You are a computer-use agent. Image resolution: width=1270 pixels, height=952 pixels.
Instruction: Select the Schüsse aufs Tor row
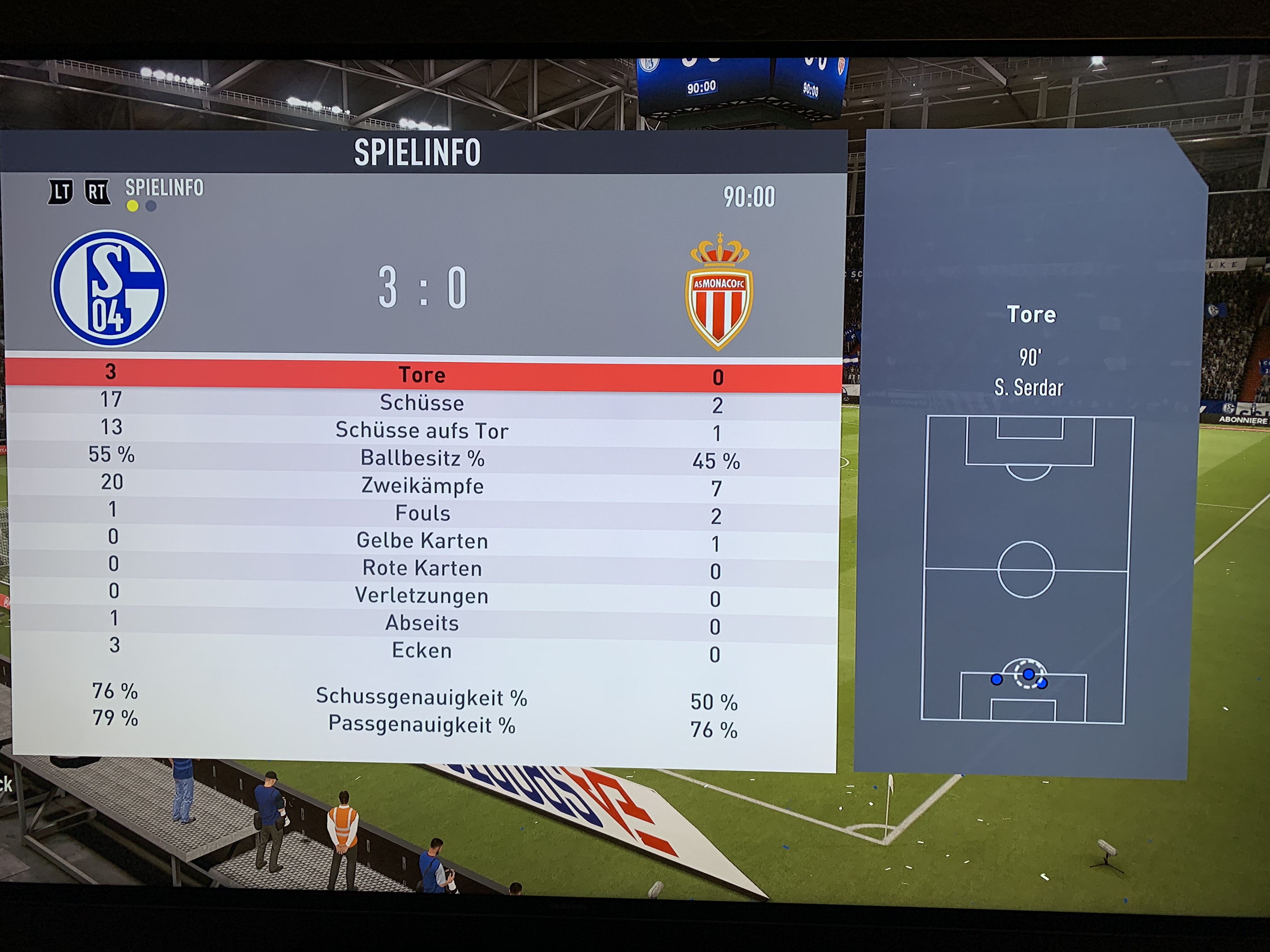pyautogui.click(x=422, y=430)
